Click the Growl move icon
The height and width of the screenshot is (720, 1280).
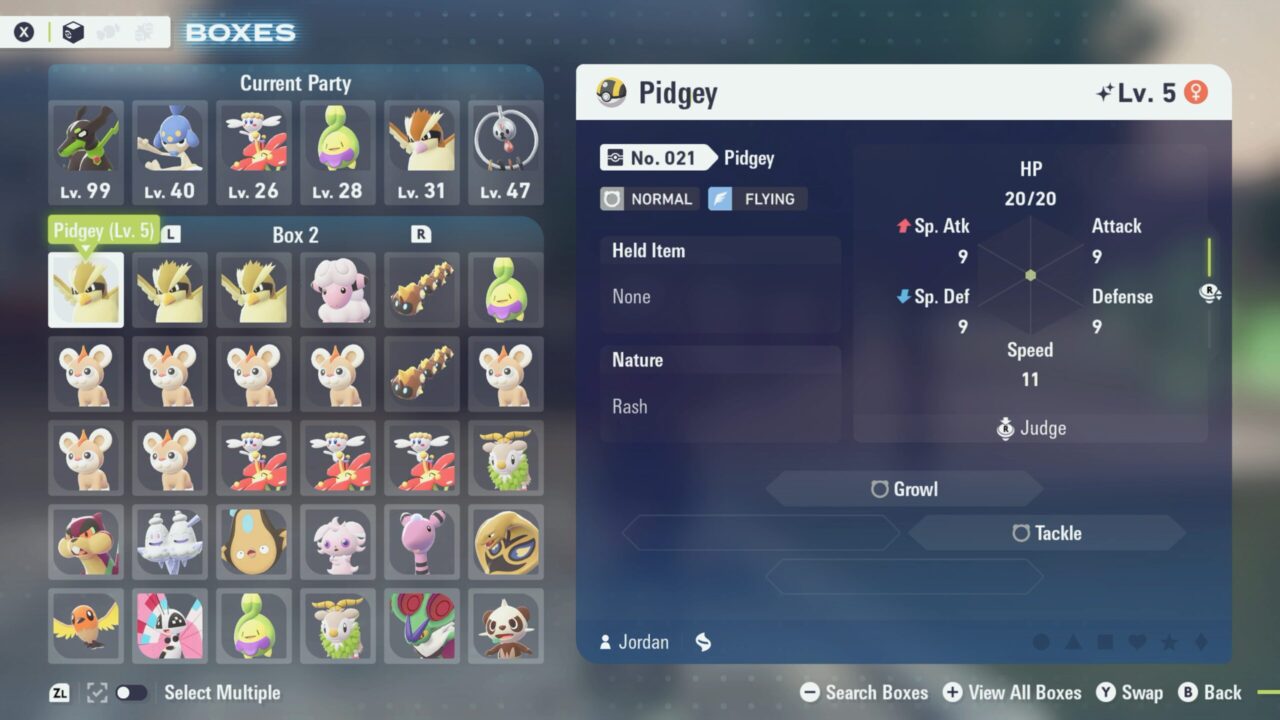[x=878, y=489]
